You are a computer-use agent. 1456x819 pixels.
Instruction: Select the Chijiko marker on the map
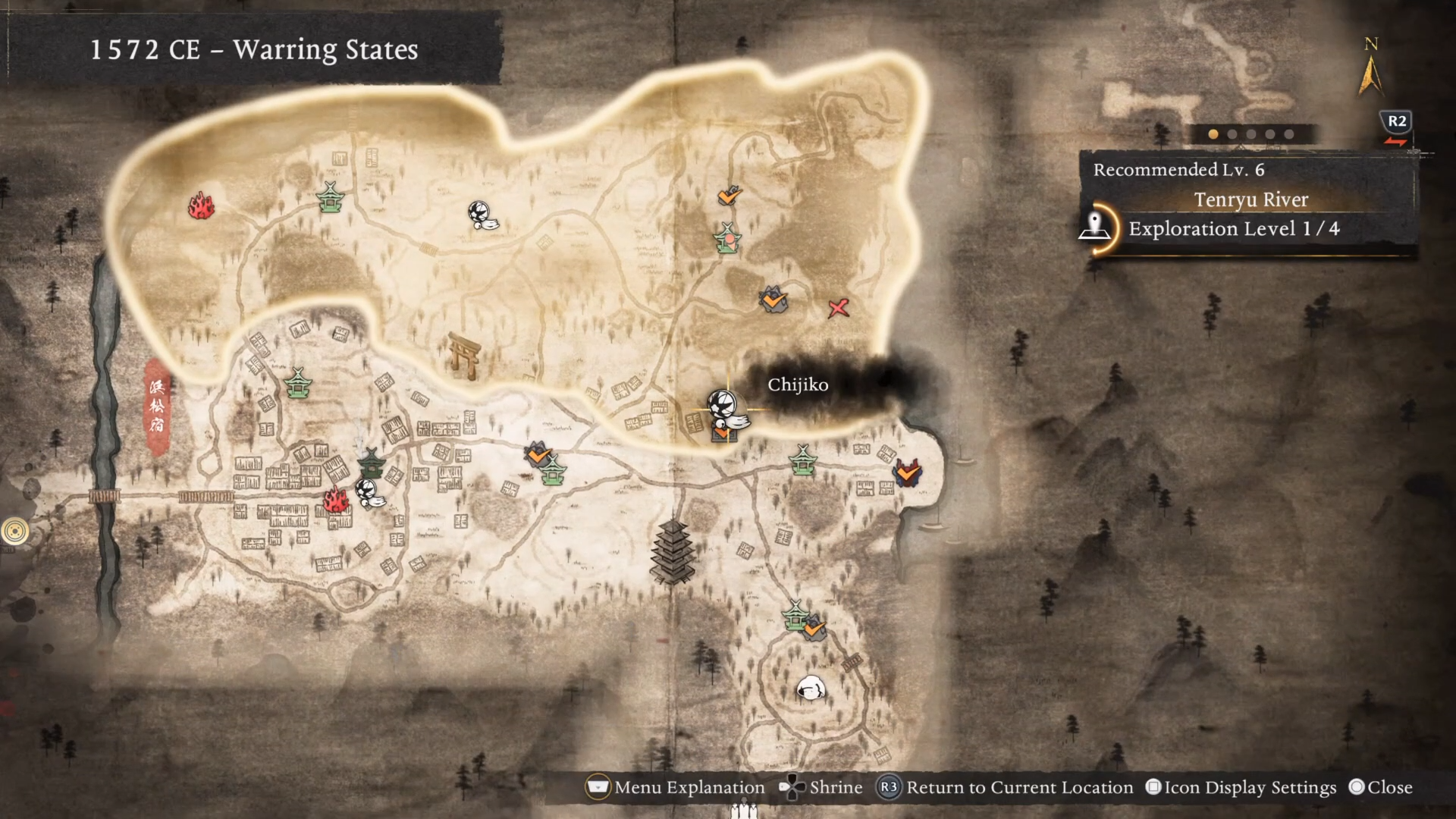724,409
